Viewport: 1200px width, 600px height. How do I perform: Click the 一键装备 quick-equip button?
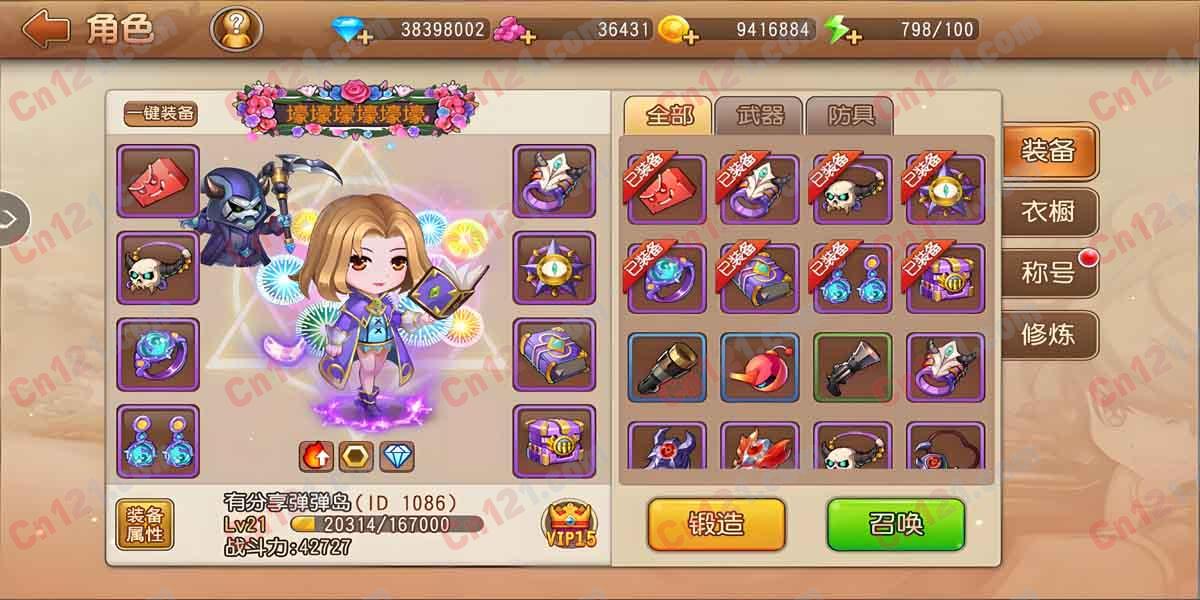(x=161, y=114)
